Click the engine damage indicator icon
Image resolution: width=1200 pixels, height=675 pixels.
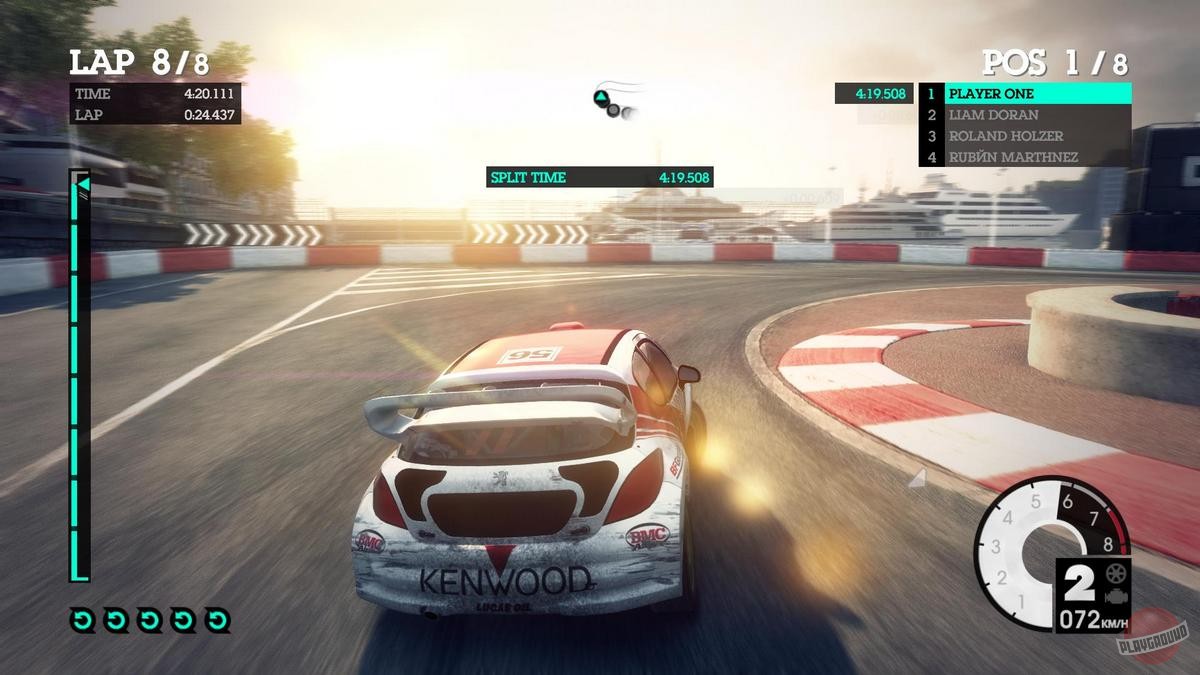1116,595
